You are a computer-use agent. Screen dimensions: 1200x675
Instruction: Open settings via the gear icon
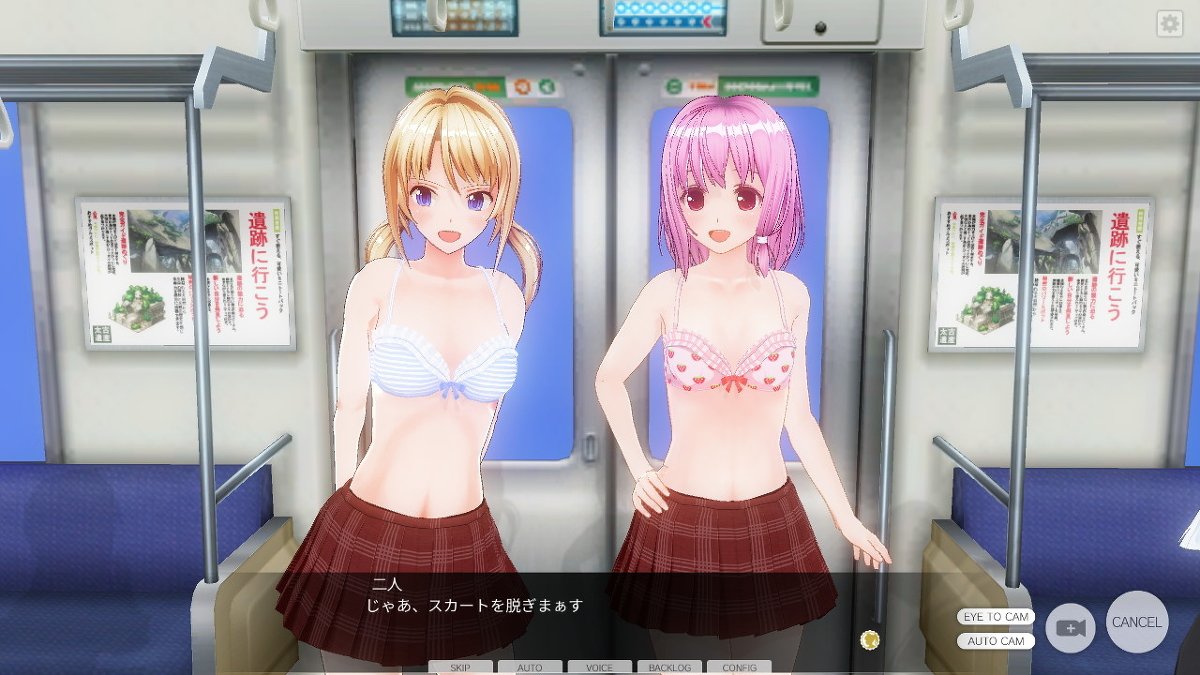pyautogui.click(x=1169, y=25)
